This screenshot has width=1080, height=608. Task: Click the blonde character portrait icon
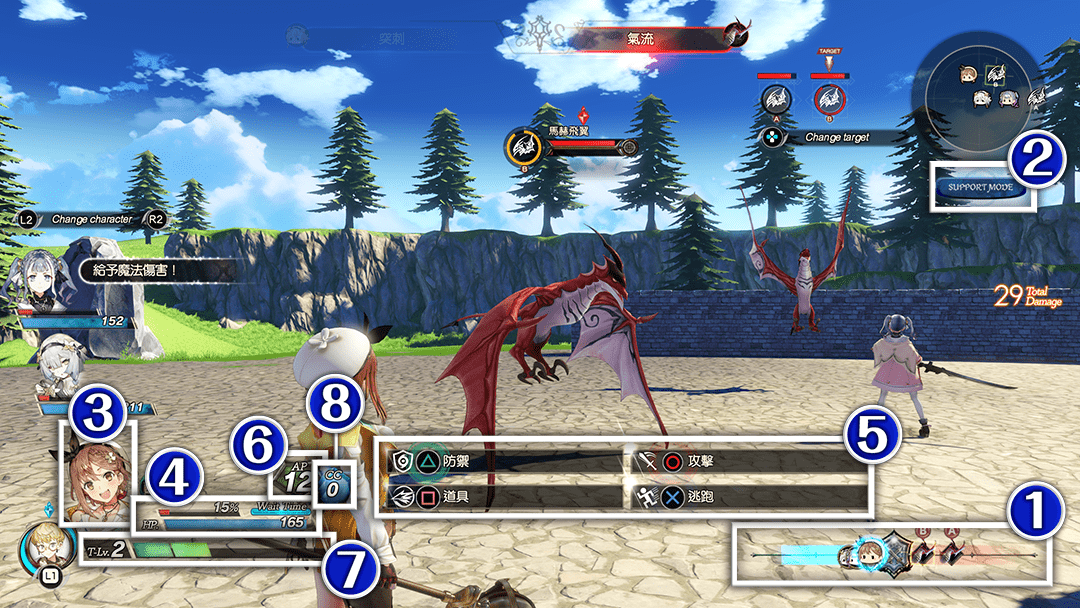pyautogui.click(x=47, y=545)
